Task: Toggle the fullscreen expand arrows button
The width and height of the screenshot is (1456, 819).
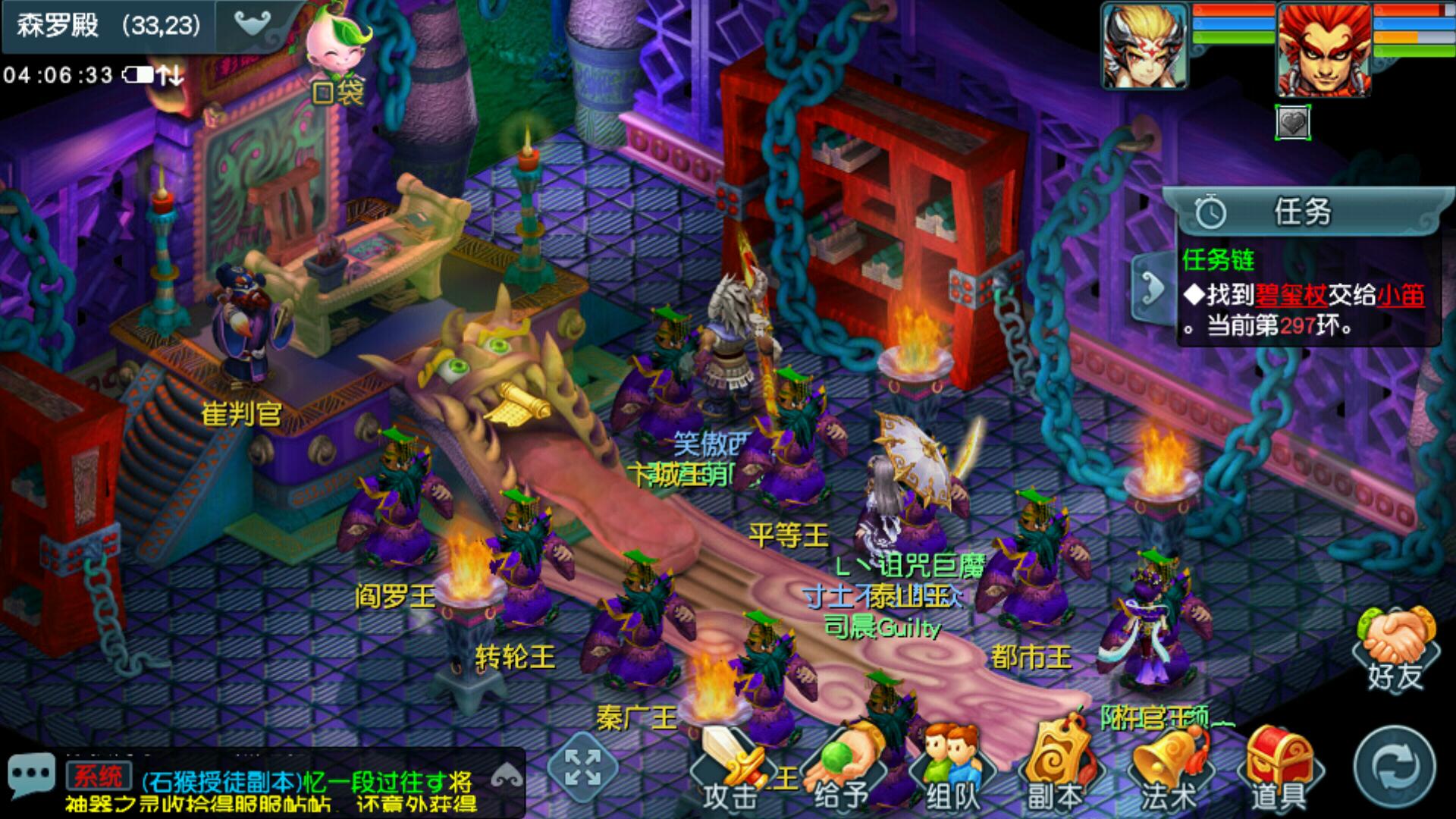Action: pos(583,767)
